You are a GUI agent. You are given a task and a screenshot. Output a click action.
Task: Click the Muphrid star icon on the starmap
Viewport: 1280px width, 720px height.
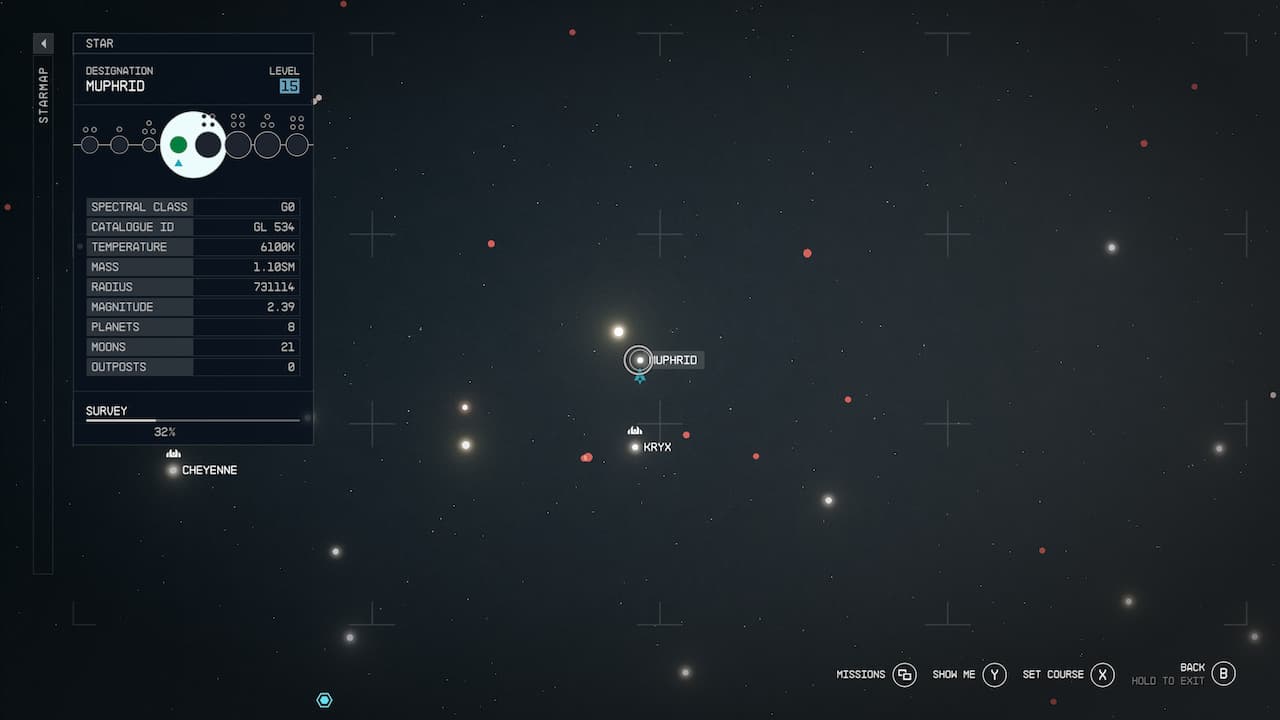pos(639,359)
